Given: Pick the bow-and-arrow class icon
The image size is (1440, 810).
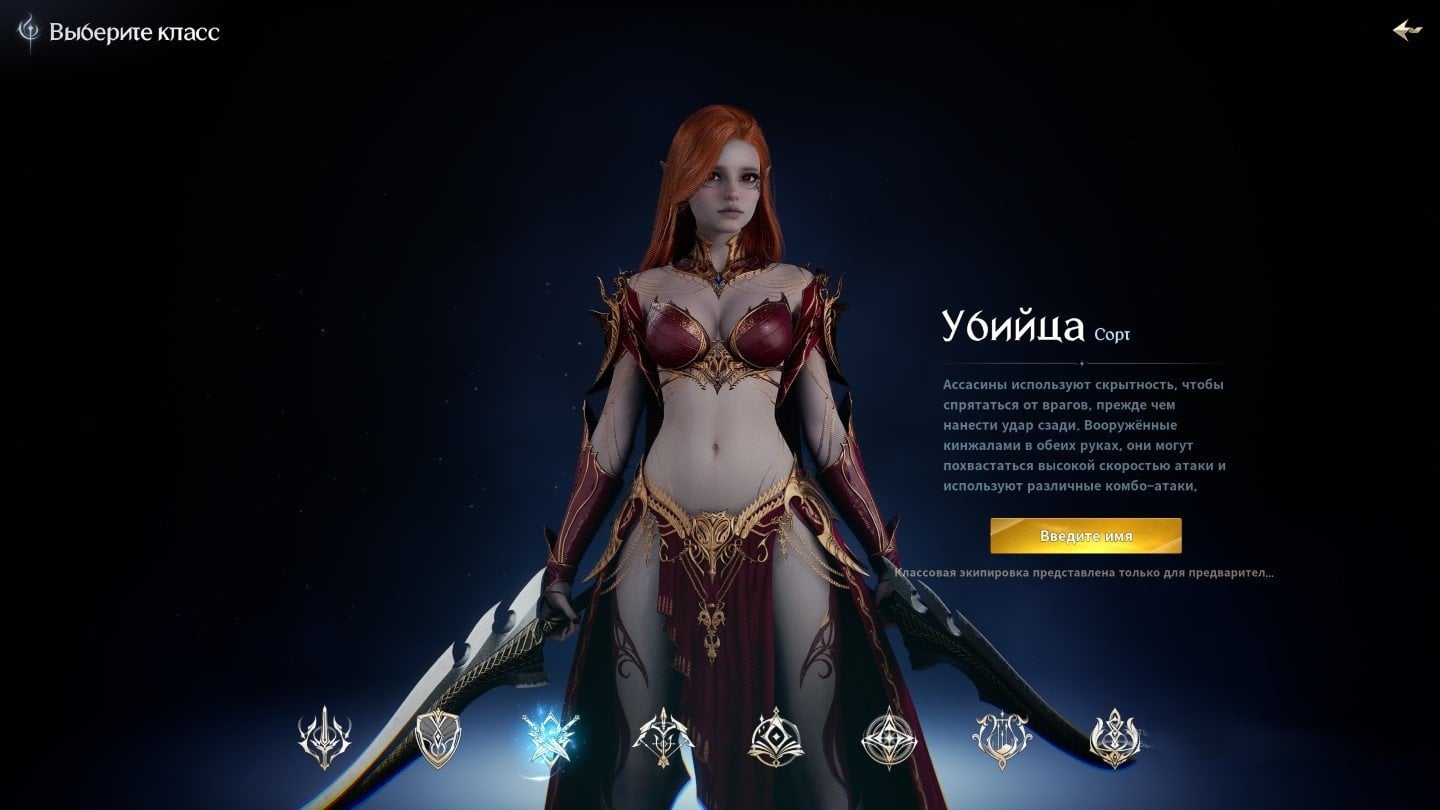Looking at the screenshot, I should point(663,739).
